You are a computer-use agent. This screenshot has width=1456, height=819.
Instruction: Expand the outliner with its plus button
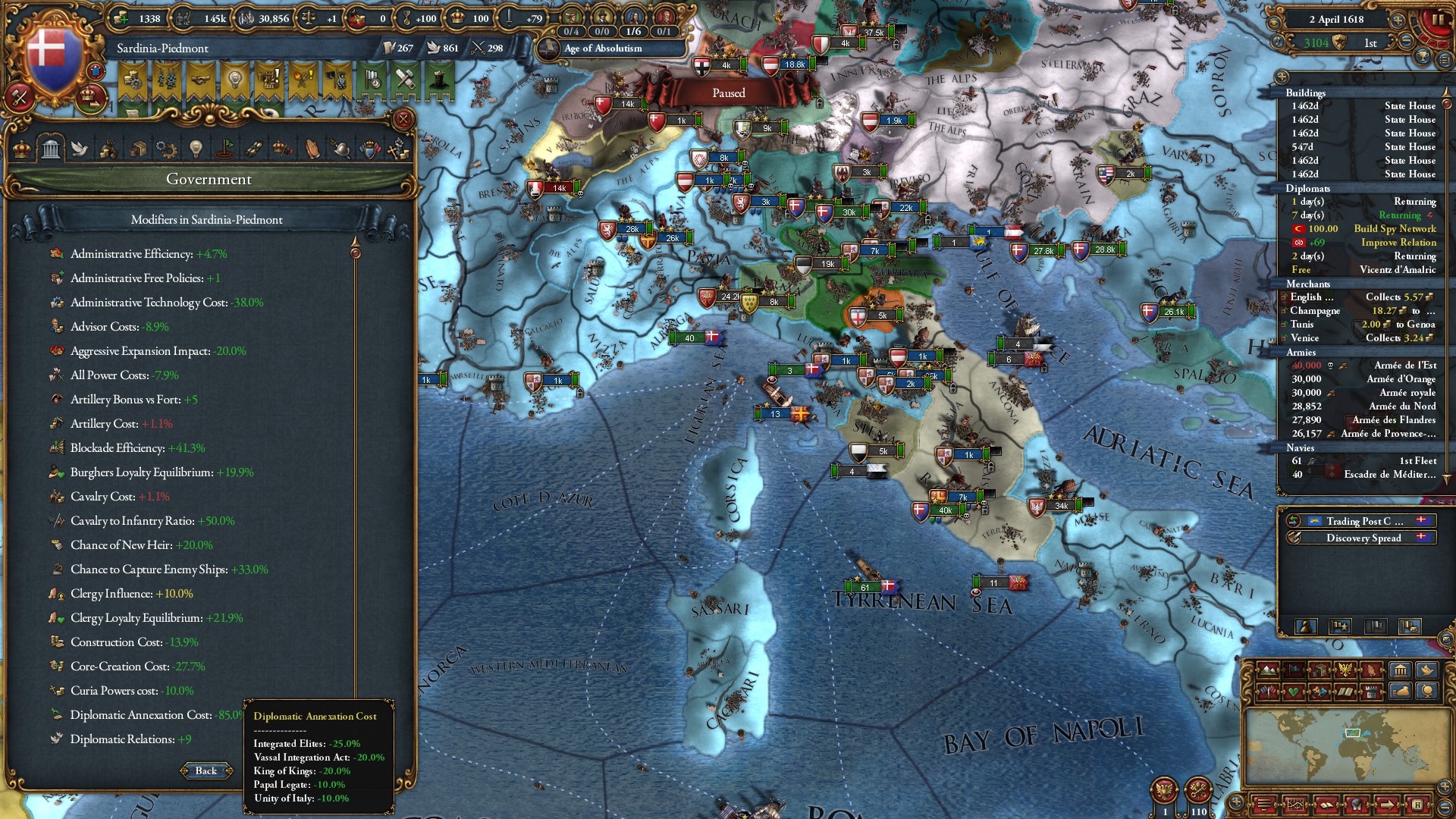click(x=1281, y=77)
